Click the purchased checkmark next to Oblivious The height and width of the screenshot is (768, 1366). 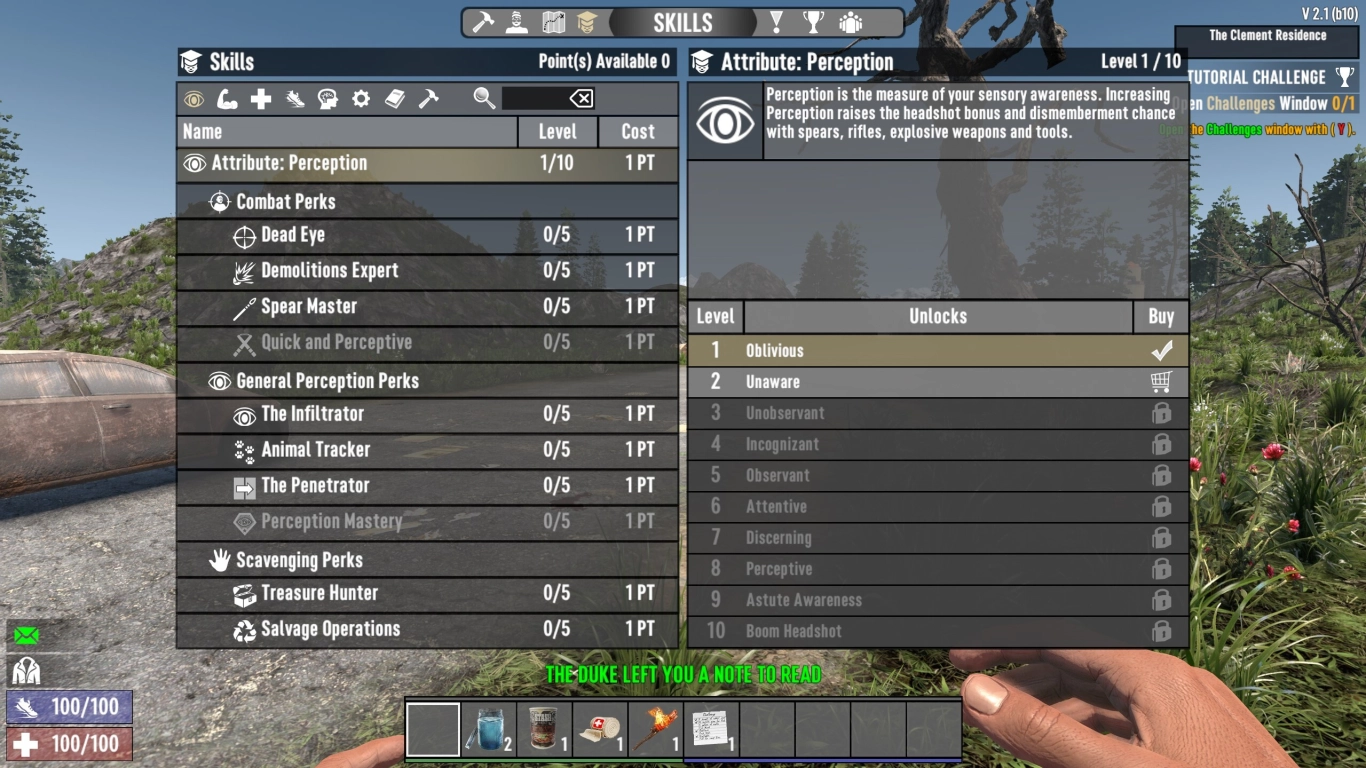[x=1161, y=350]
